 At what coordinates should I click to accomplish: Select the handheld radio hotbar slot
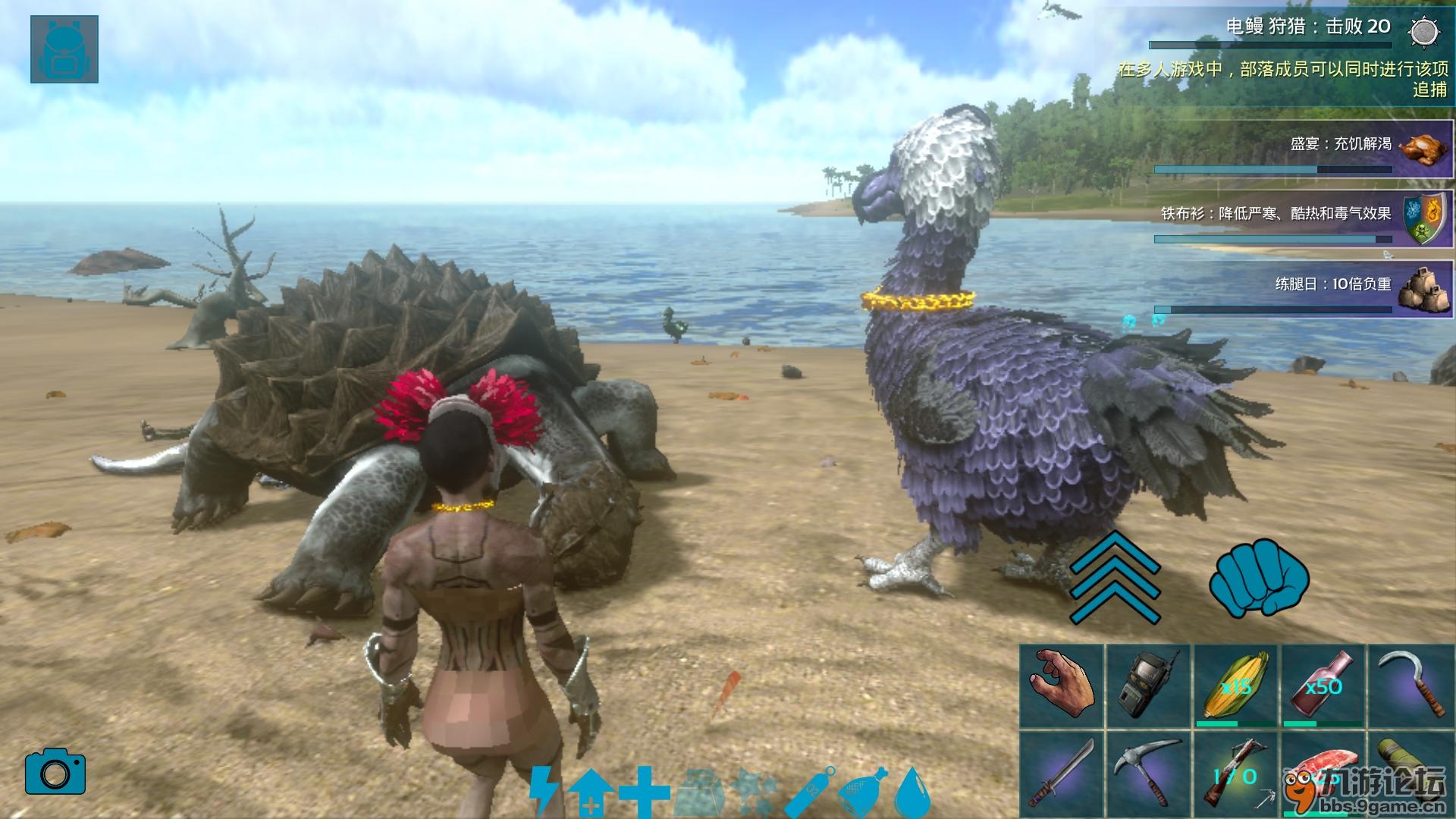(1150, 686)
